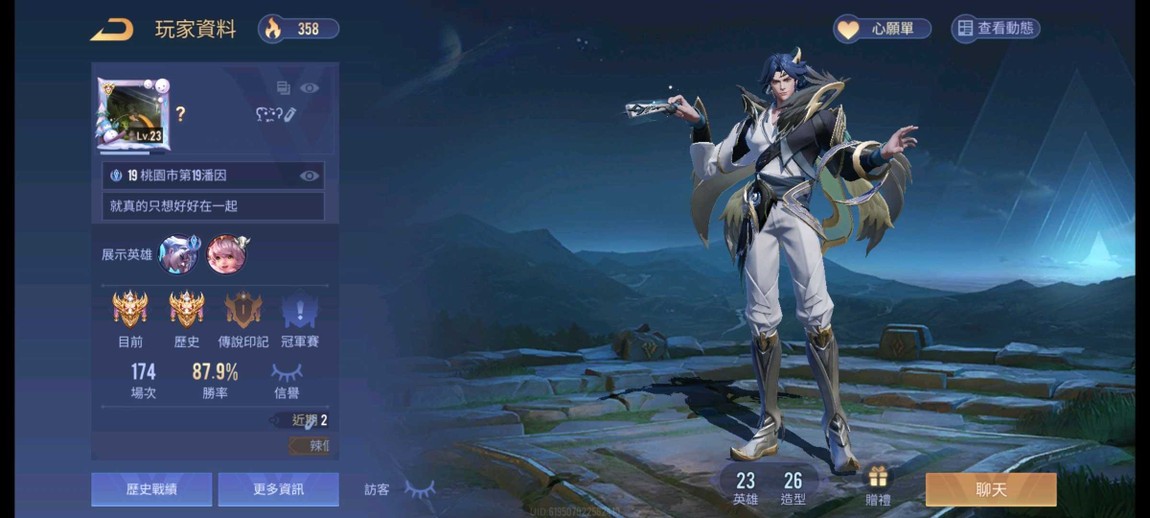Go back using the return arrow
Screen dimensions: 1150x518
tap(111, 30)
